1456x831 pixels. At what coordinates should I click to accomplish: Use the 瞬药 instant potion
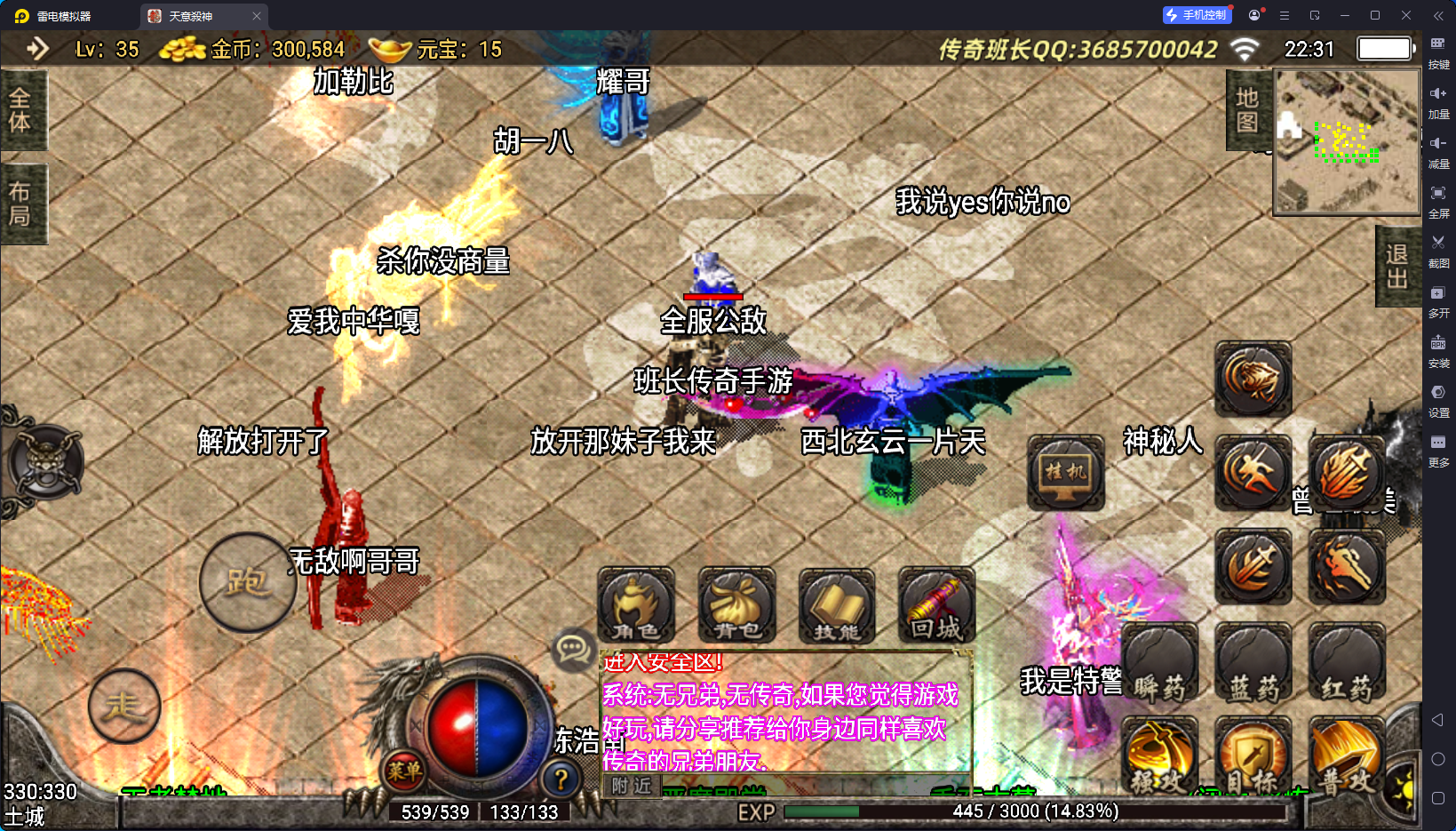point(1159,665)
